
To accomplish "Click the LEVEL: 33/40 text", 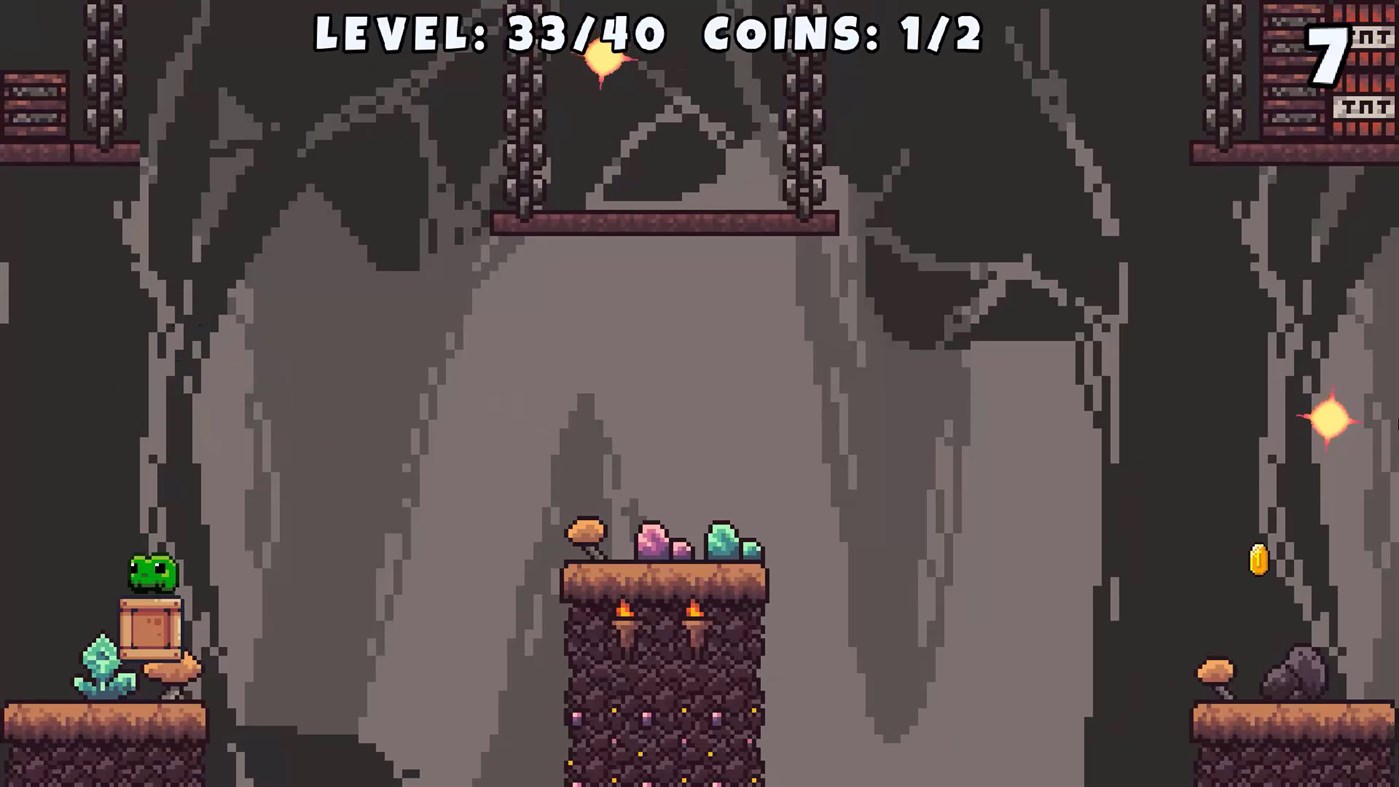I will pyautogui.click(x=487, y=35).
